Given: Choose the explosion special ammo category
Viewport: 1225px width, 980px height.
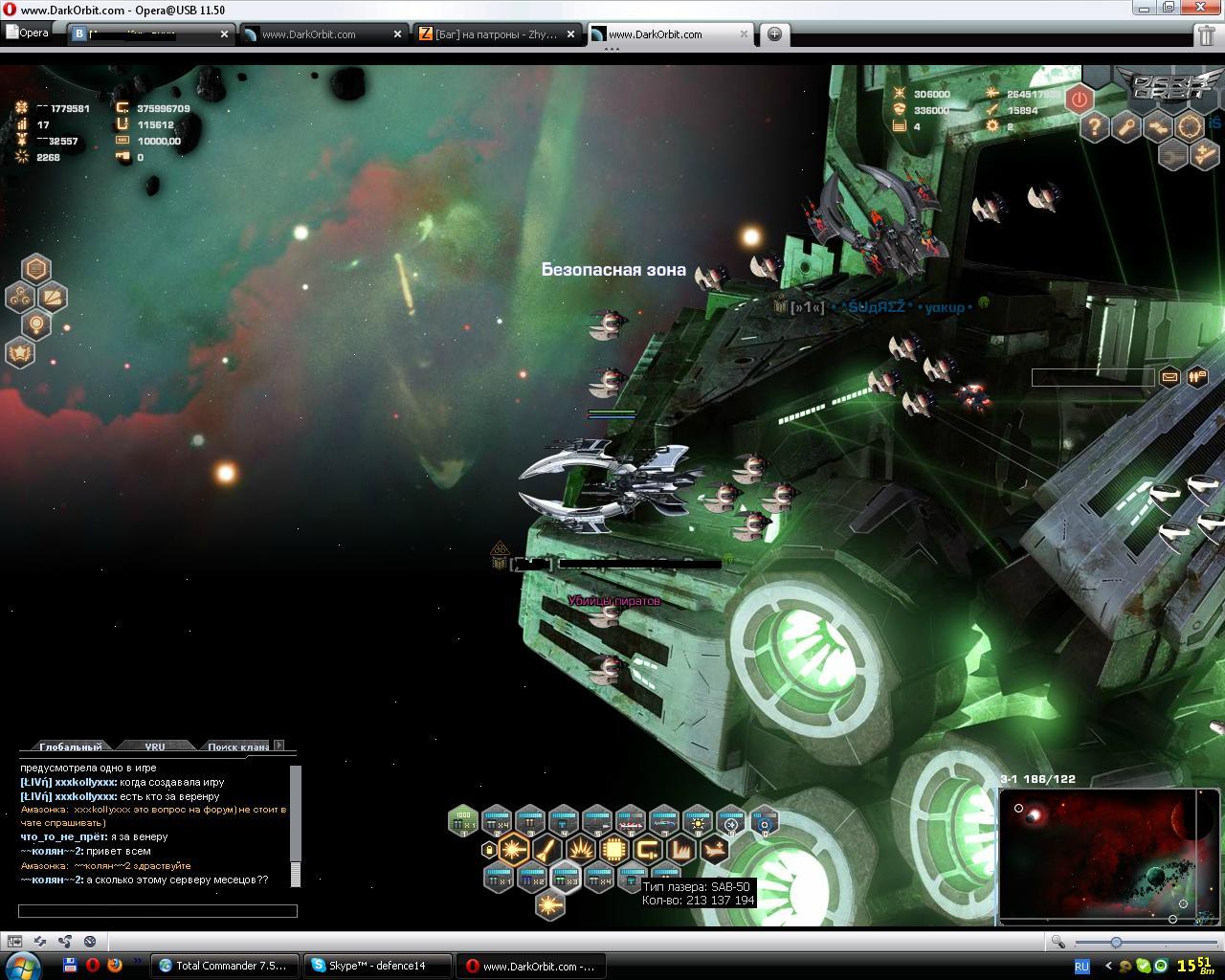Looking at the screenshot, I should coord(581,849).
